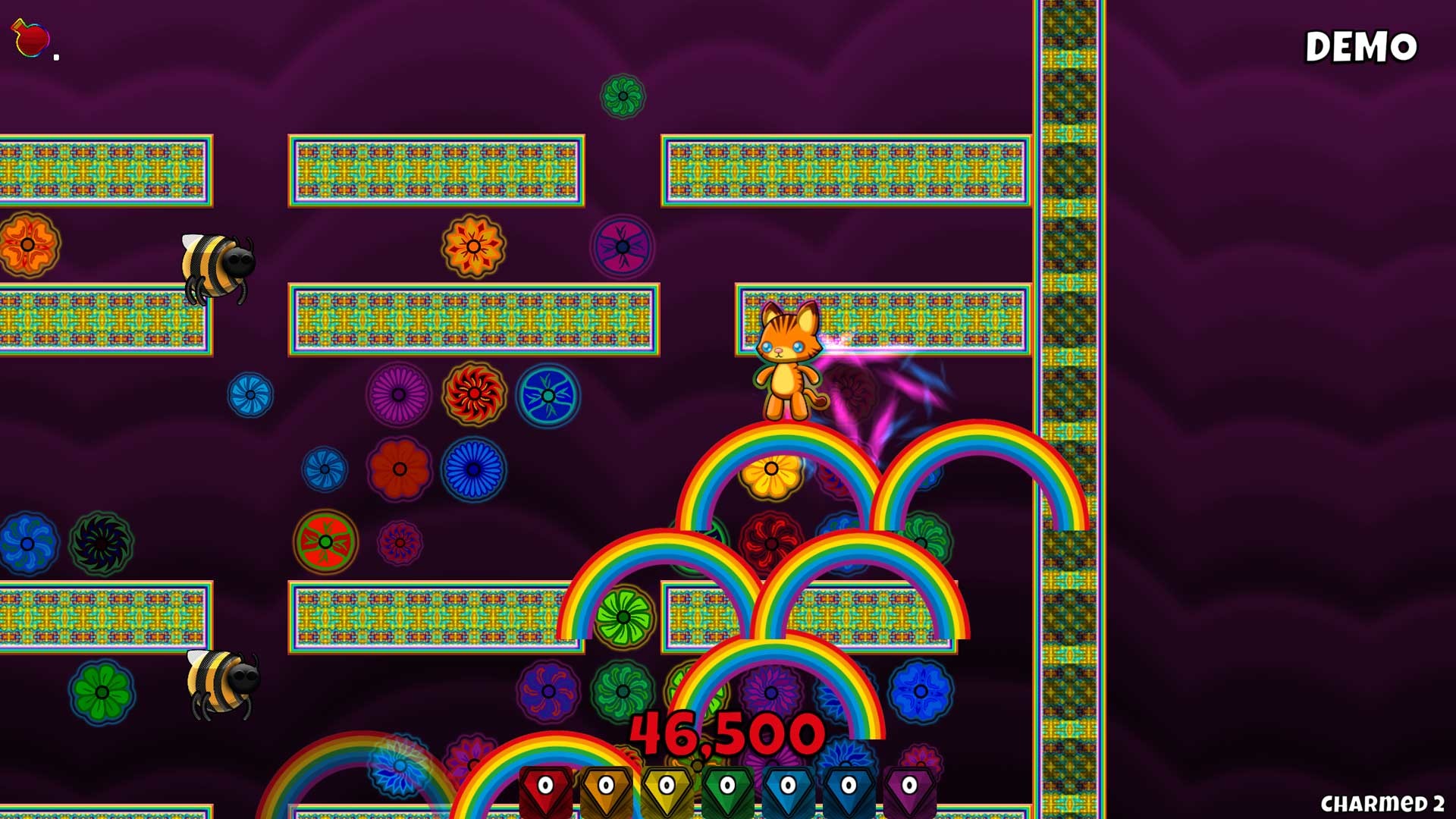Click the rainbow bomb potion icon
Viewport: 1456px width, 819px height.
click(30, 34)
